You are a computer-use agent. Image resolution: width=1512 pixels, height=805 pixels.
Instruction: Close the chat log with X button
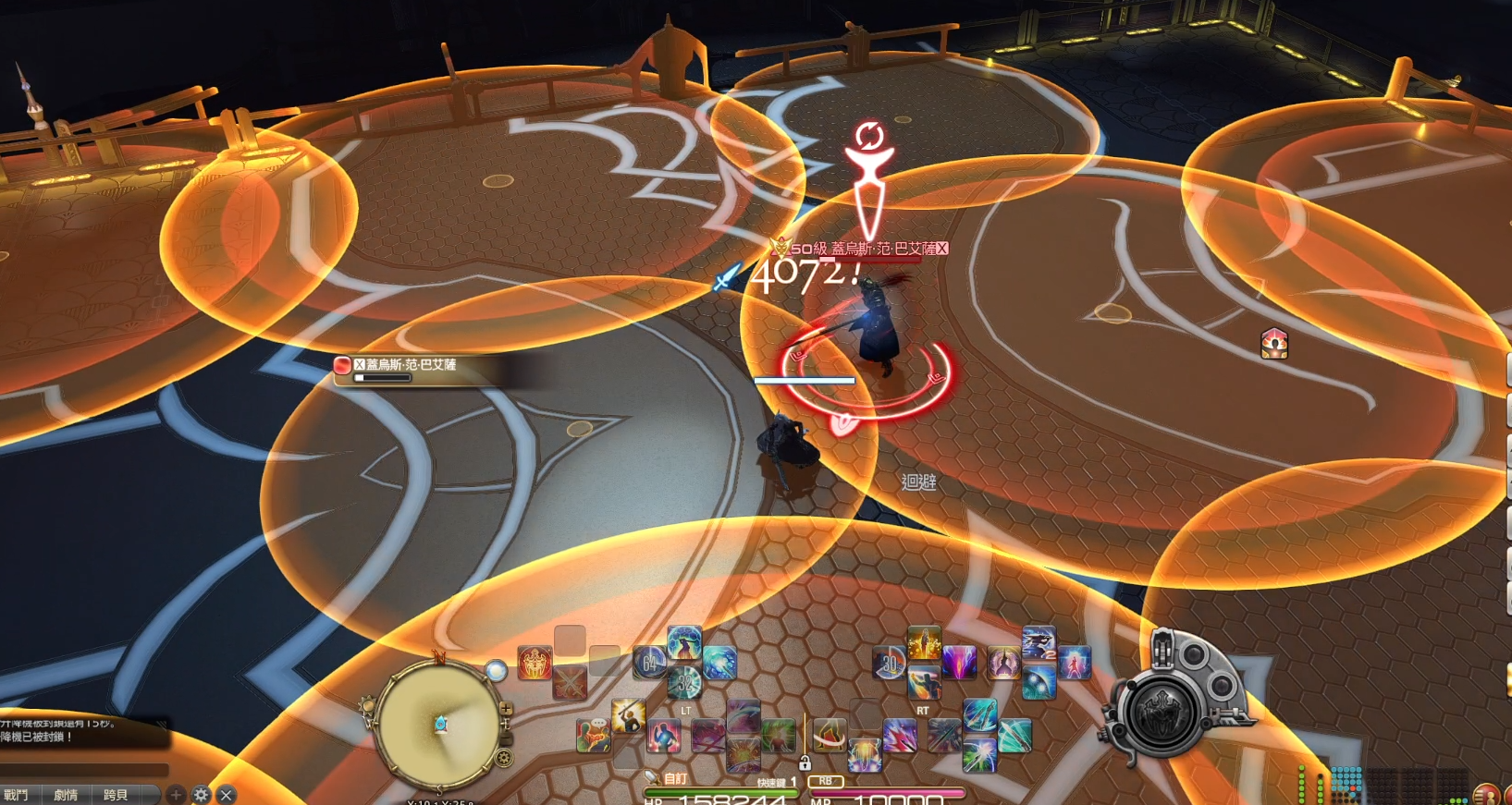(227, 795)
